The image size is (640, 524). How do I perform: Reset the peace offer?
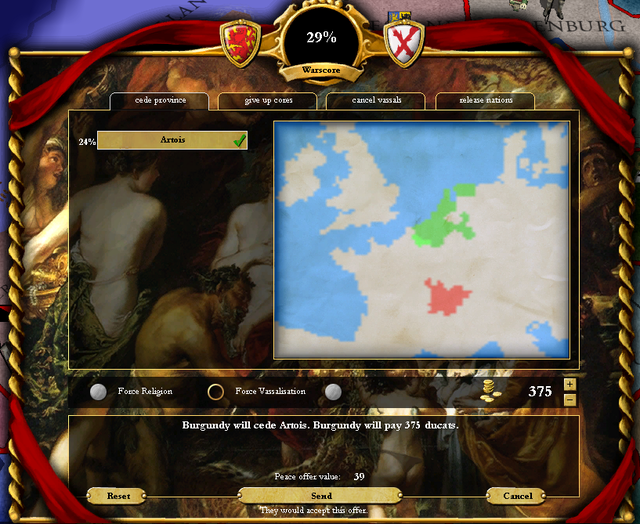(119, 496)
